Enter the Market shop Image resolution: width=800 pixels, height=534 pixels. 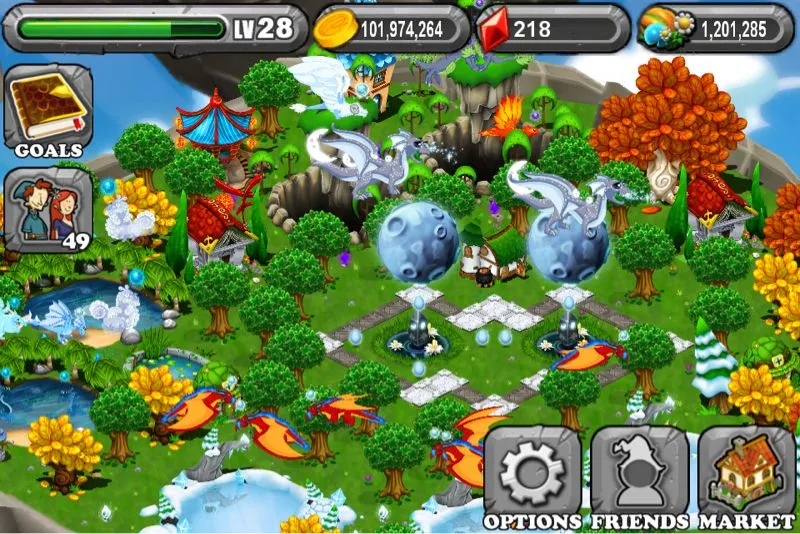pos(746,477)
